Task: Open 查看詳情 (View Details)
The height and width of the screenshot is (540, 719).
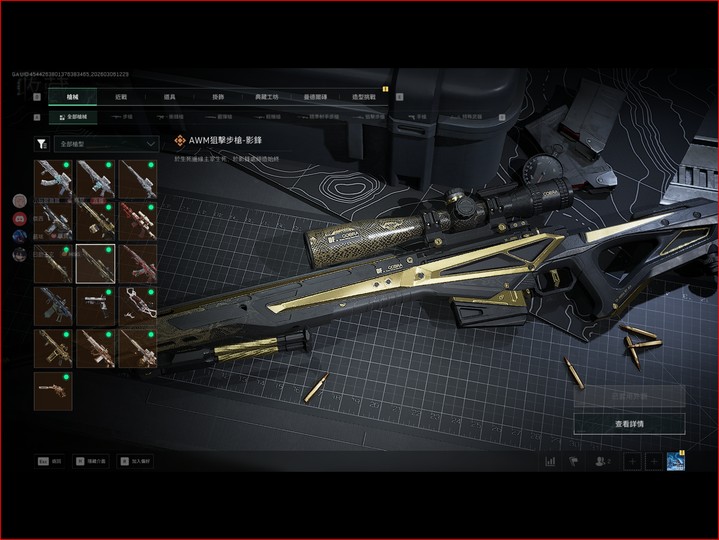Action: pyautogui.click(x=629, y=424)
